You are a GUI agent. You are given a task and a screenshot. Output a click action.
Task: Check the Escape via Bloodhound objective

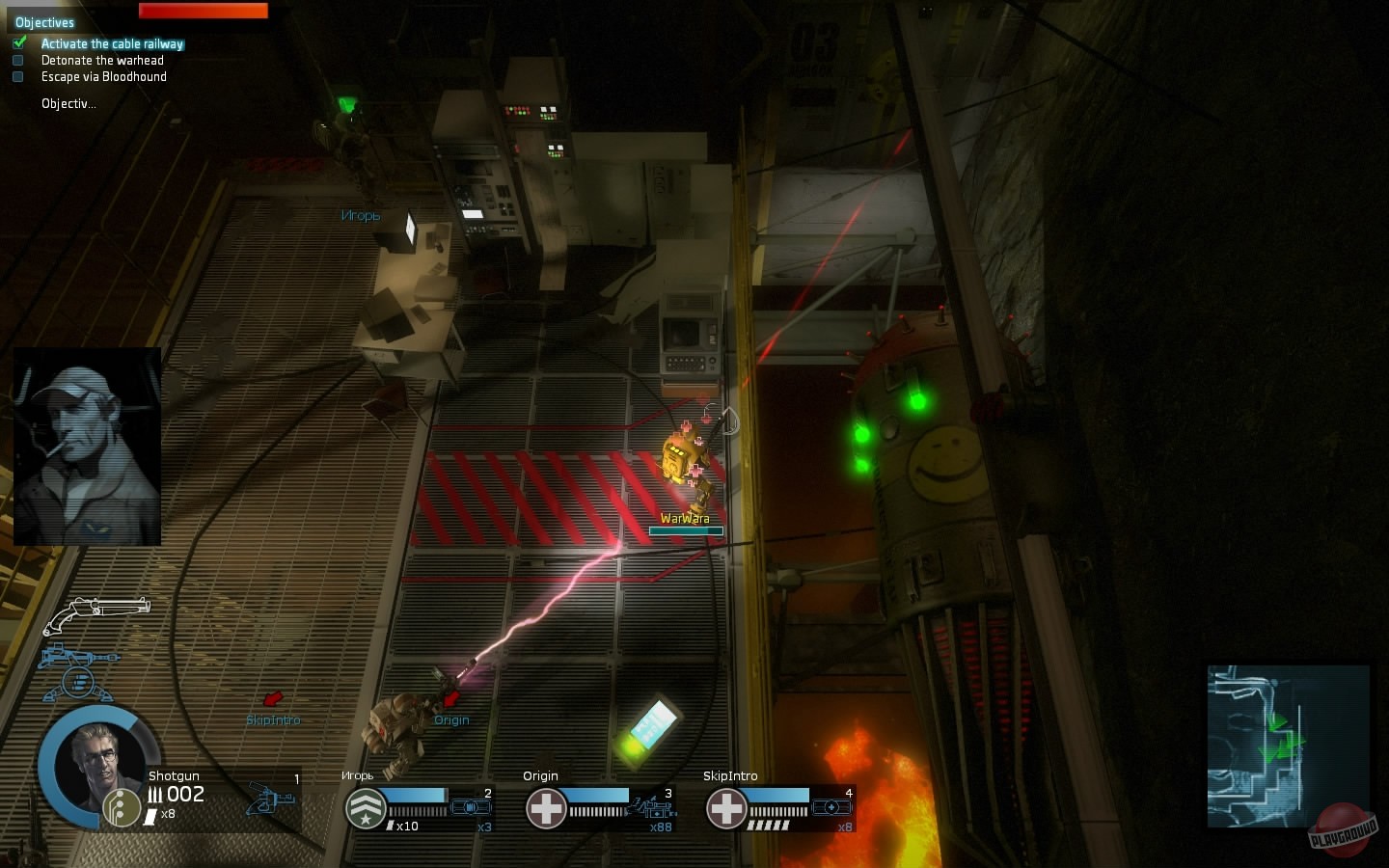tap(17, 76)
